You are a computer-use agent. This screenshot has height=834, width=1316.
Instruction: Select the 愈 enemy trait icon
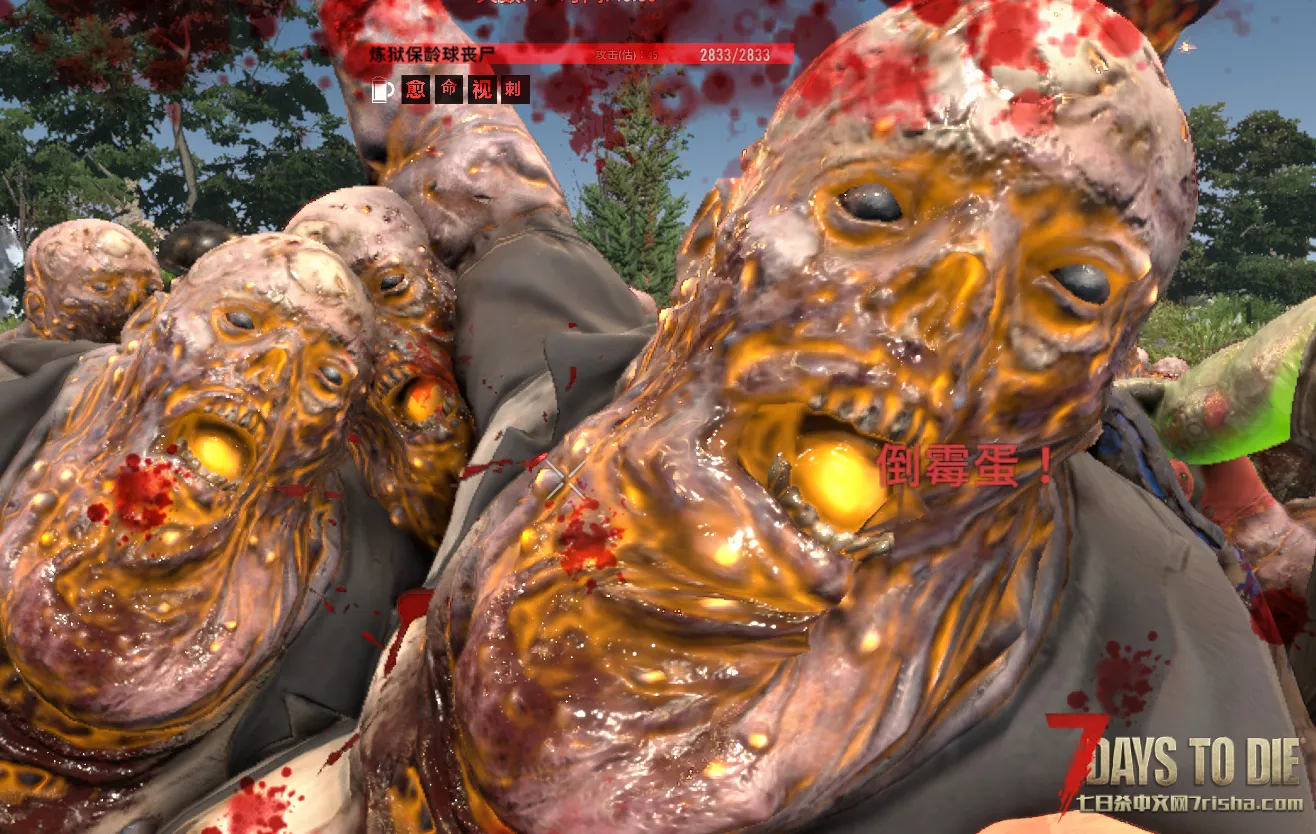416,90
